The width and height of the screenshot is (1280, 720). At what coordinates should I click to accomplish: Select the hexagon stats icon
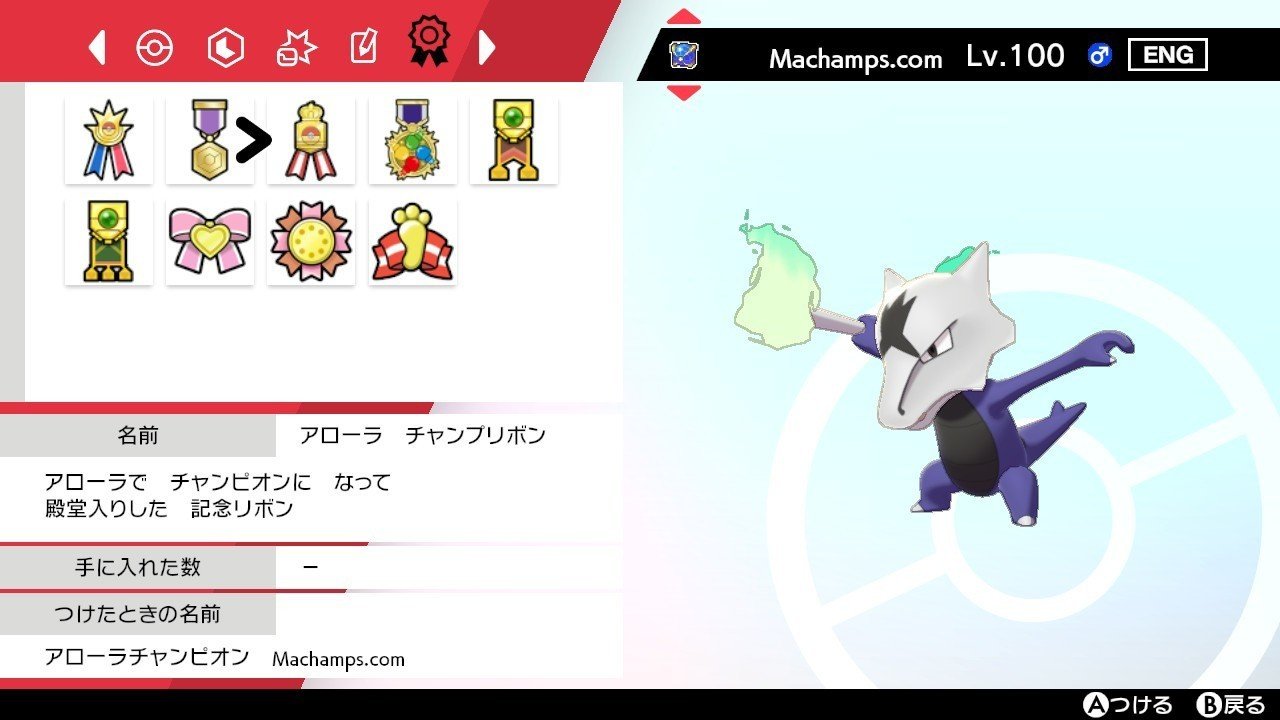coord(225,46)
